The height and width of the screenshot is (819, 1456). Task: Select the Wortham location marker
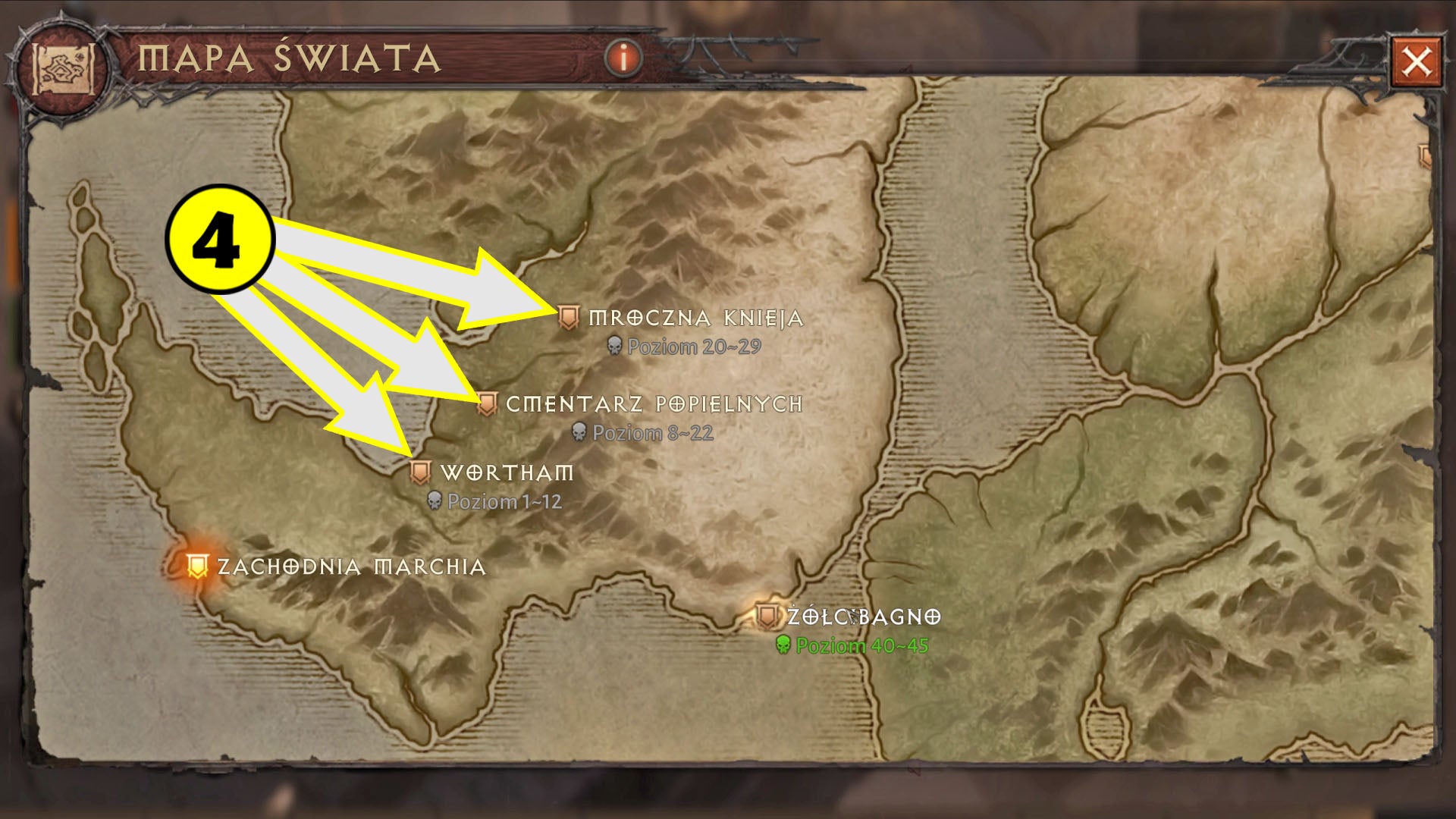419,471
